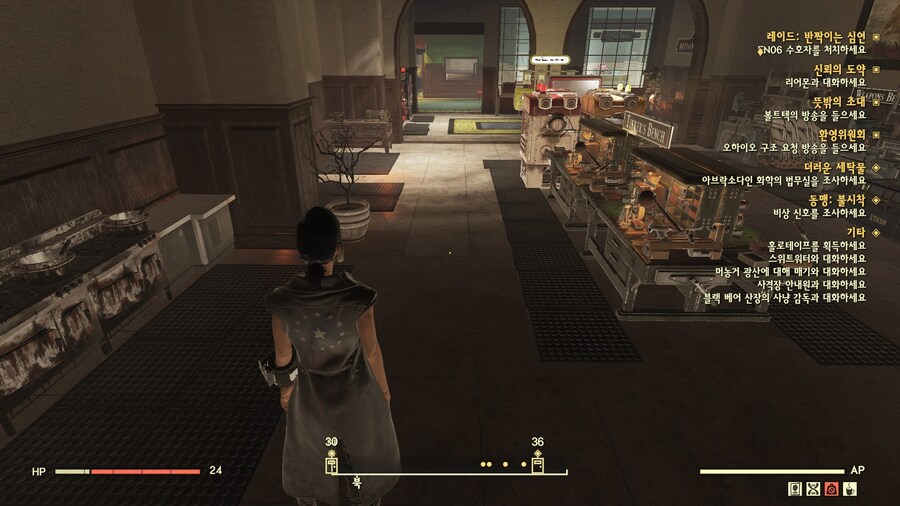Select the 레이드: 반짝이는 심연 quest tracker entry
This screenshot has height=506, width=900.
[816, 35]
